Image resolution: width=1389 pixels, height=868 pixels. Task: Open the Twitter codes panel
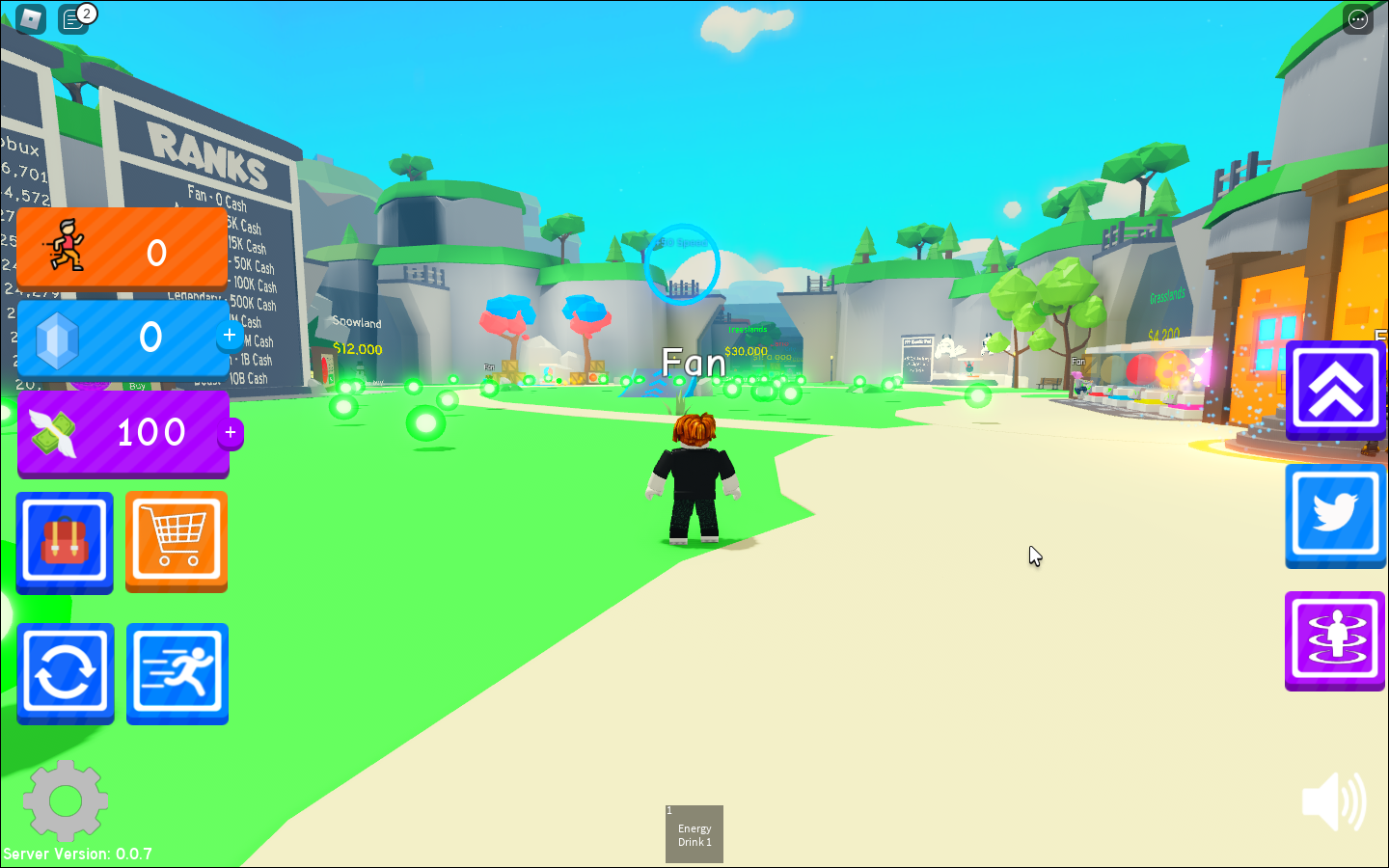click(1335, 515)
